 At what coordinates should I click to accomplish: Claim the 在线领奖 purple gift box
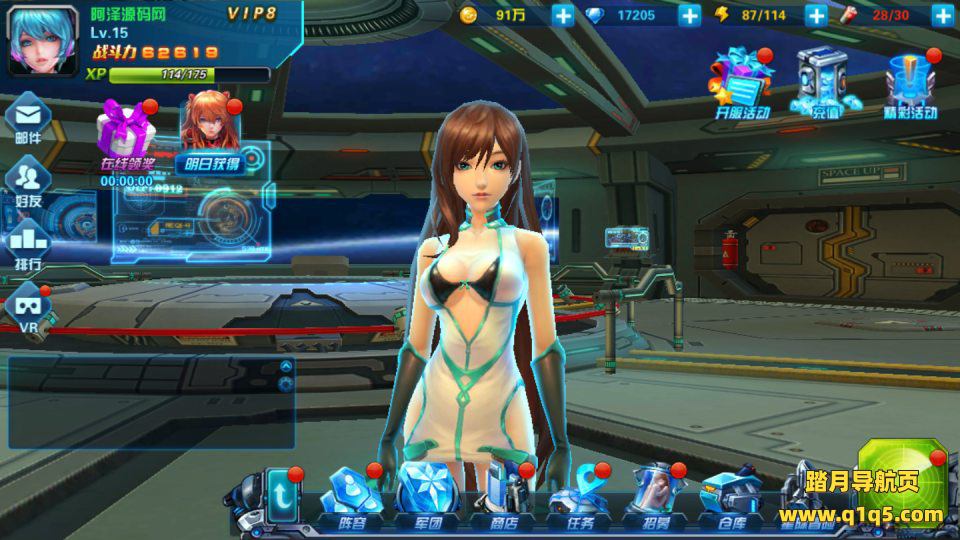[x=126, y=135]
